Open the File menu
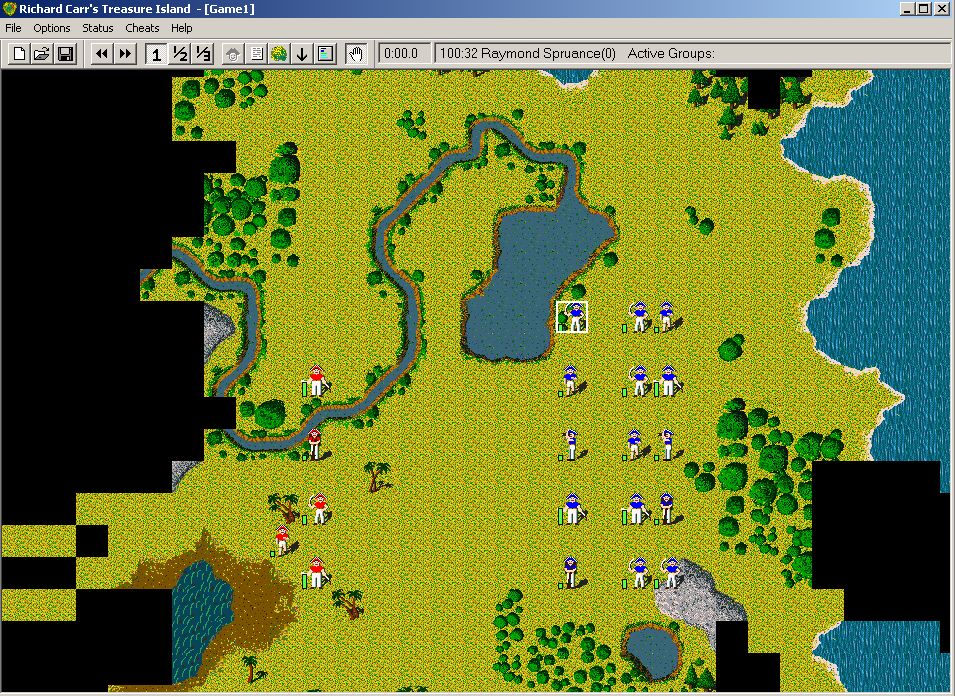The width and height of the screenshot is (955, 696). (x=13, y=28)
